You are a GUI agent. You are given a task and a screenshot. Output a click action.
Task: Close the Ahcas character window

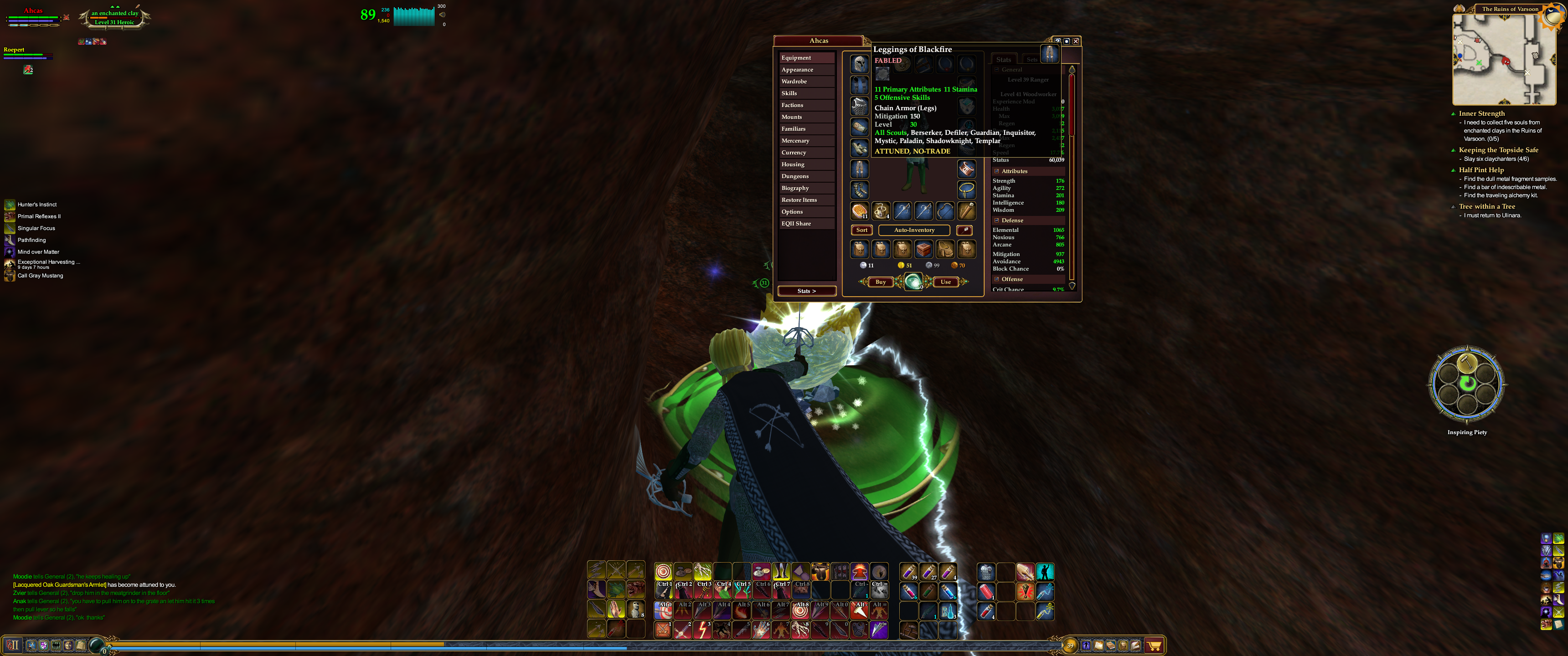pyautogui.click(x=1076, y=41)
